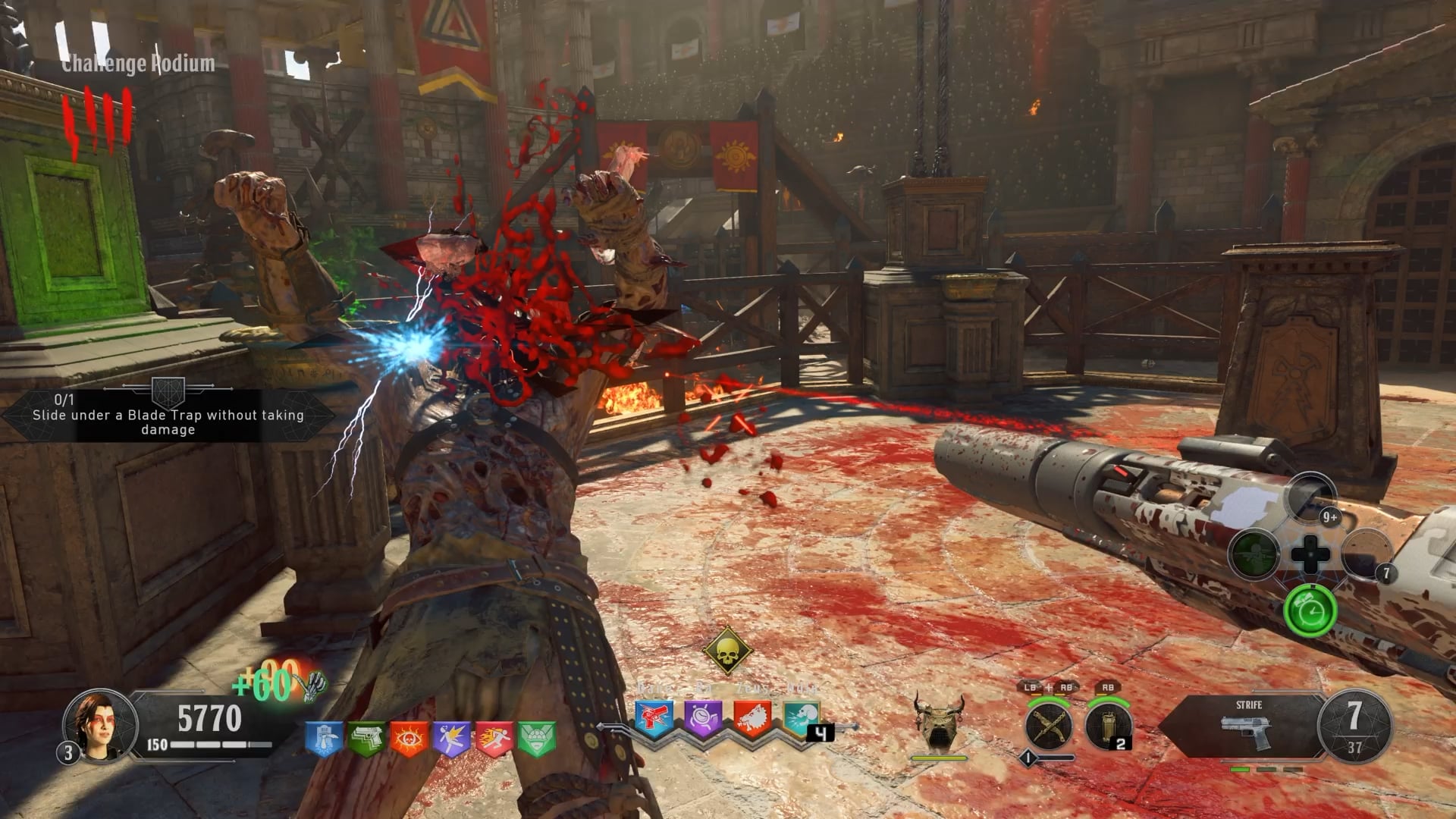Select the red flaming runner perk

(x=494, y=738)
